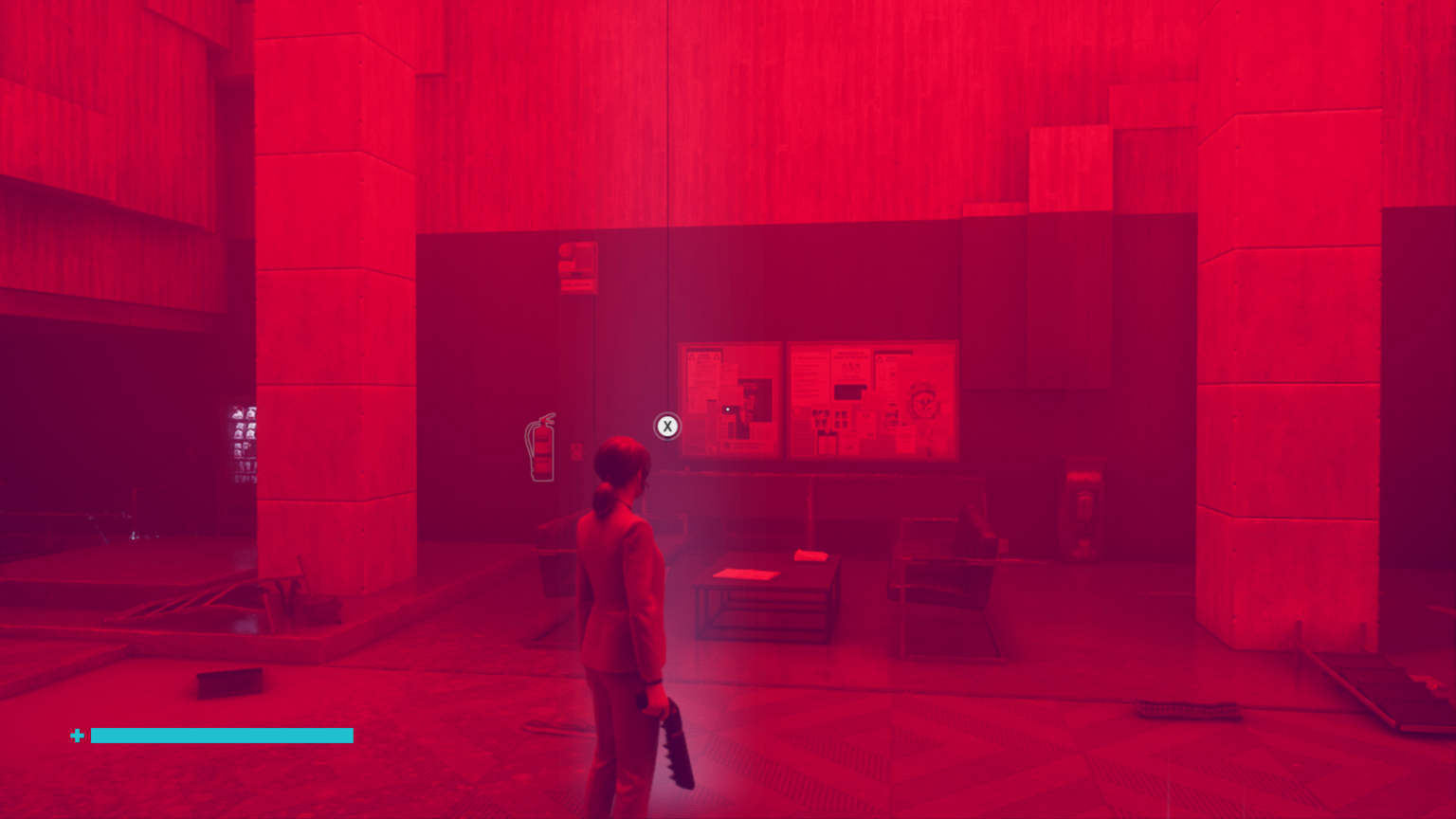Click the cyan health bar
The image size is (1456, 819).
coord(222,736)
